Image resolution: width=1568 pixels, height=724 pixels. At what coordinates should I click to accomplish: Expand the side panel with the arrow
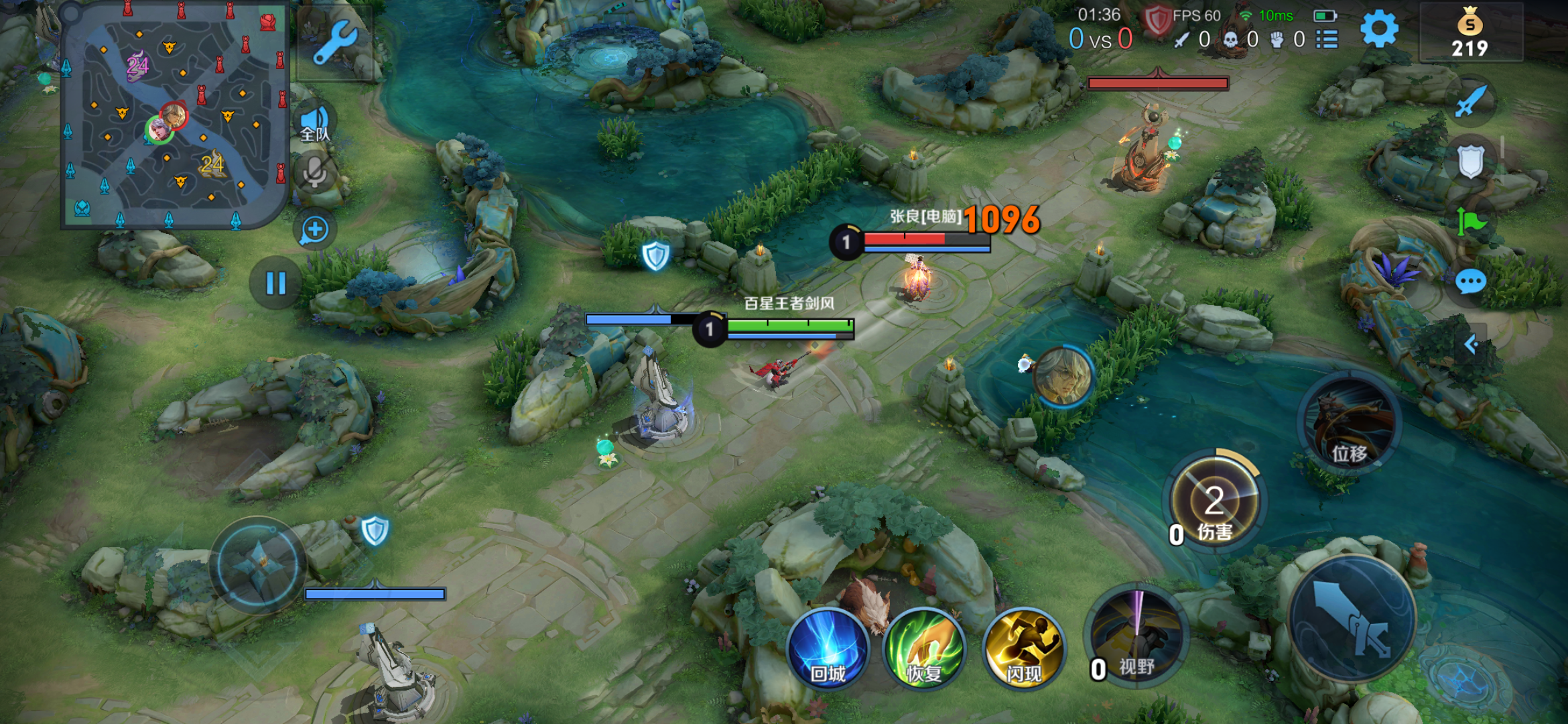(1472, 345)
